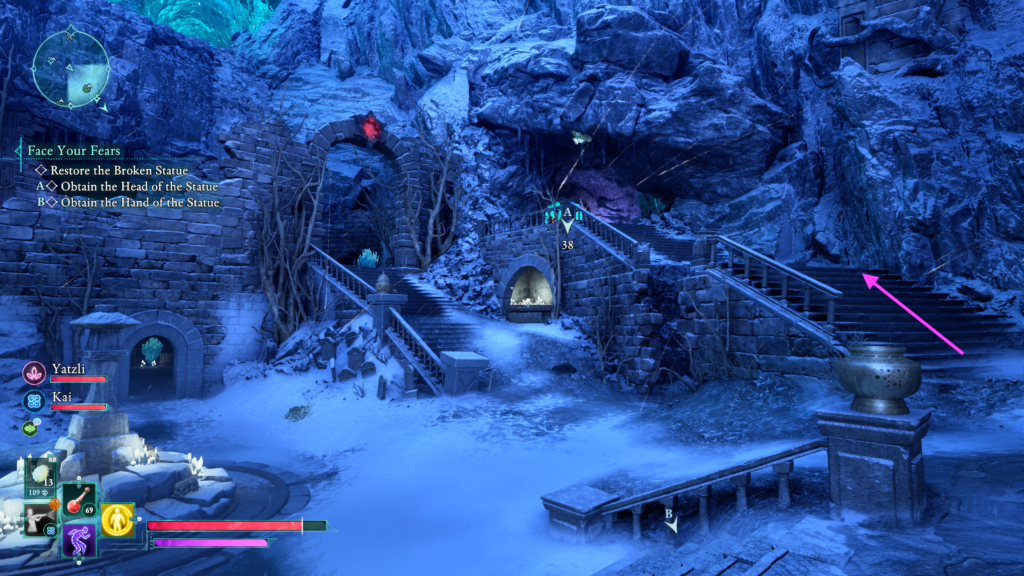This screenshot has width=1024, height=576.
Task: Select the rifle-aiming weapon slot
Action: point(41,518)
